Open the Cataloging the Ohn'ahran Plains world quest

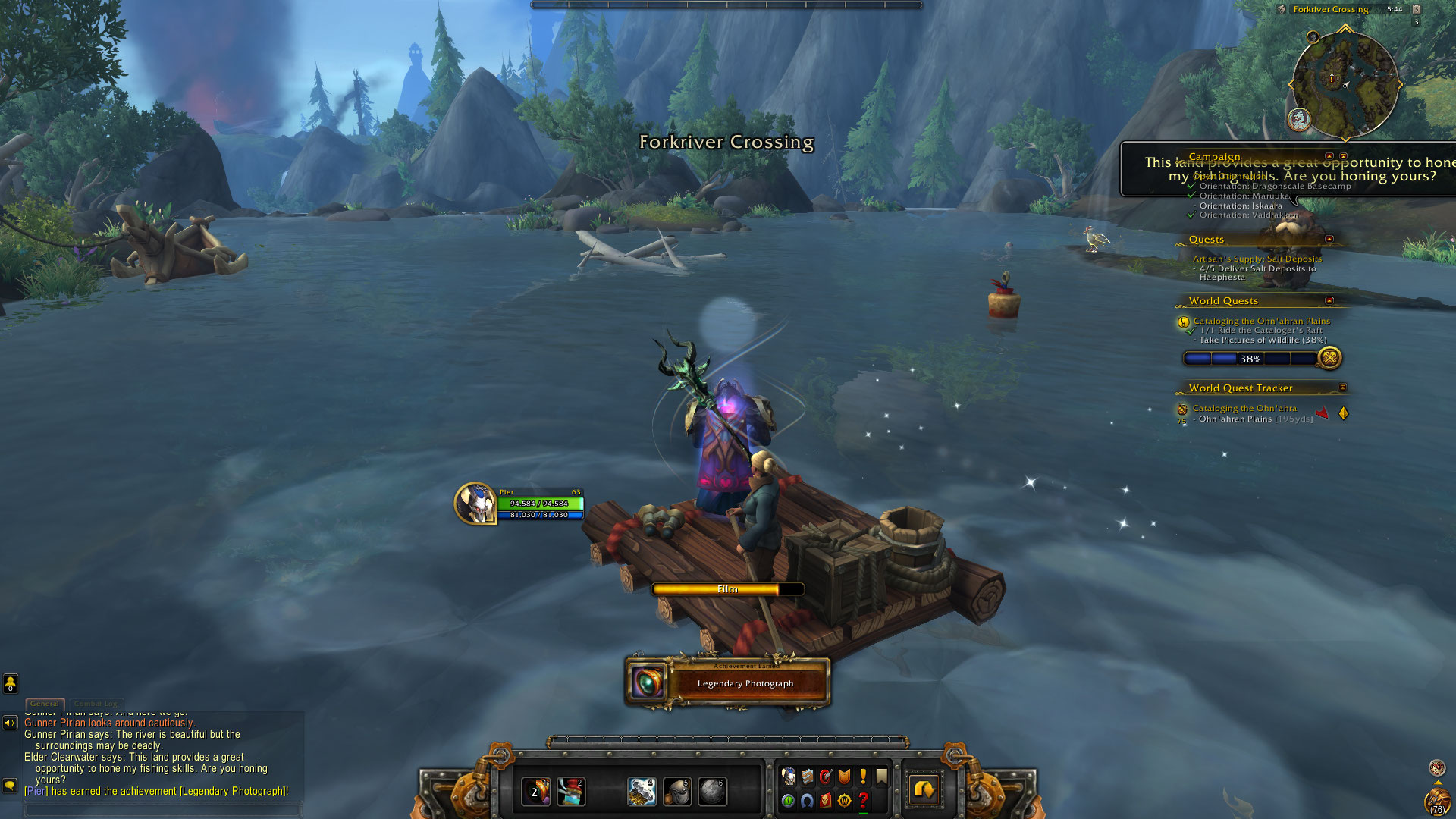tap(1261, 321)
